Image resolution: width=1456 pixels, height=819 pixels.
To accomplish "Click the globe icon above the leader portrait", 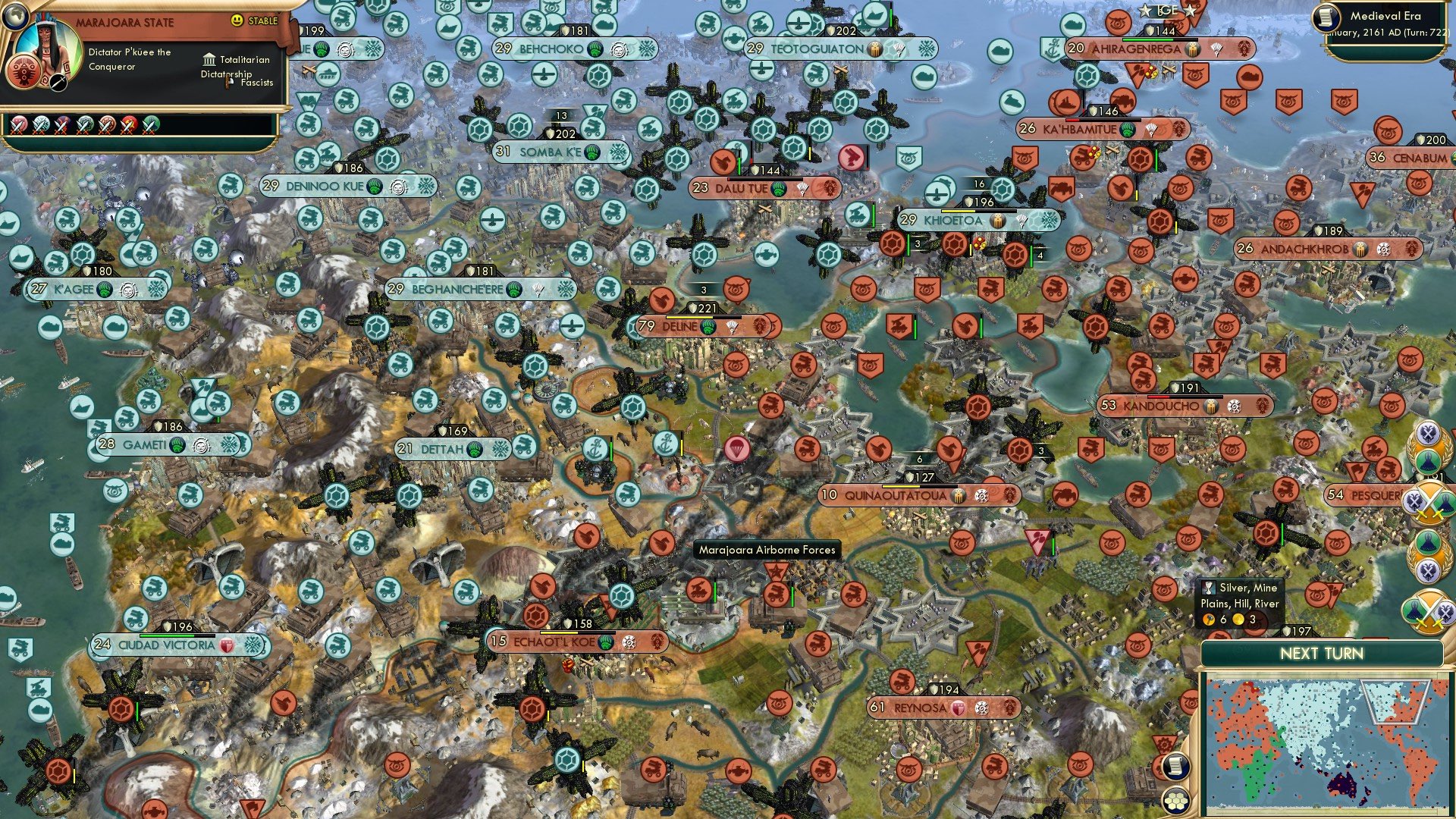I will coord(17,17).
